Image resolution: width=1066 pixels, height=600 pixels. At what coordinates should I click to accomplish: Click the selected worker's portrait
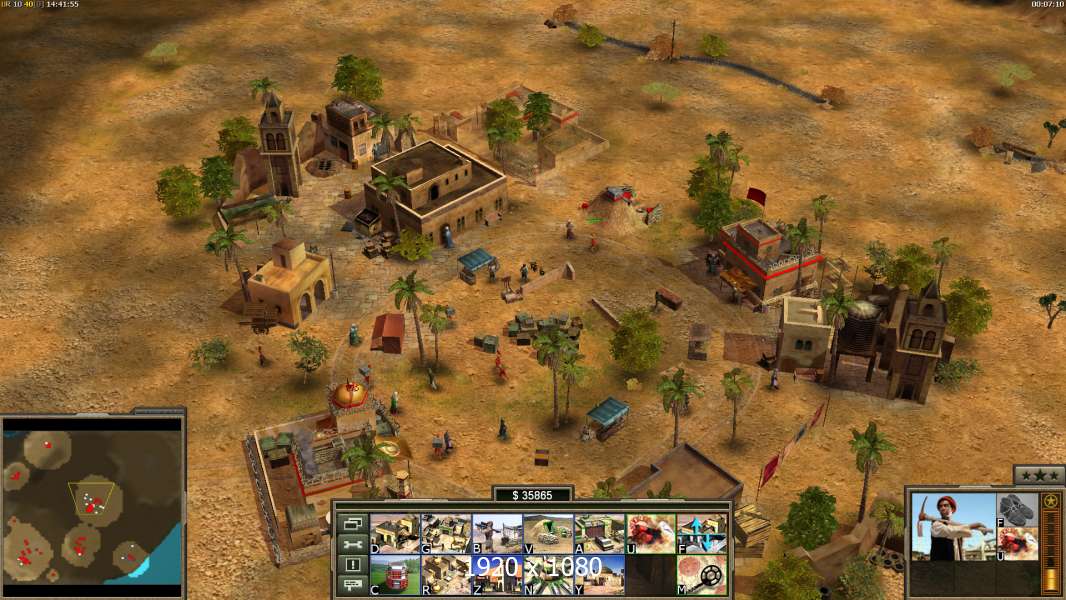953,526
